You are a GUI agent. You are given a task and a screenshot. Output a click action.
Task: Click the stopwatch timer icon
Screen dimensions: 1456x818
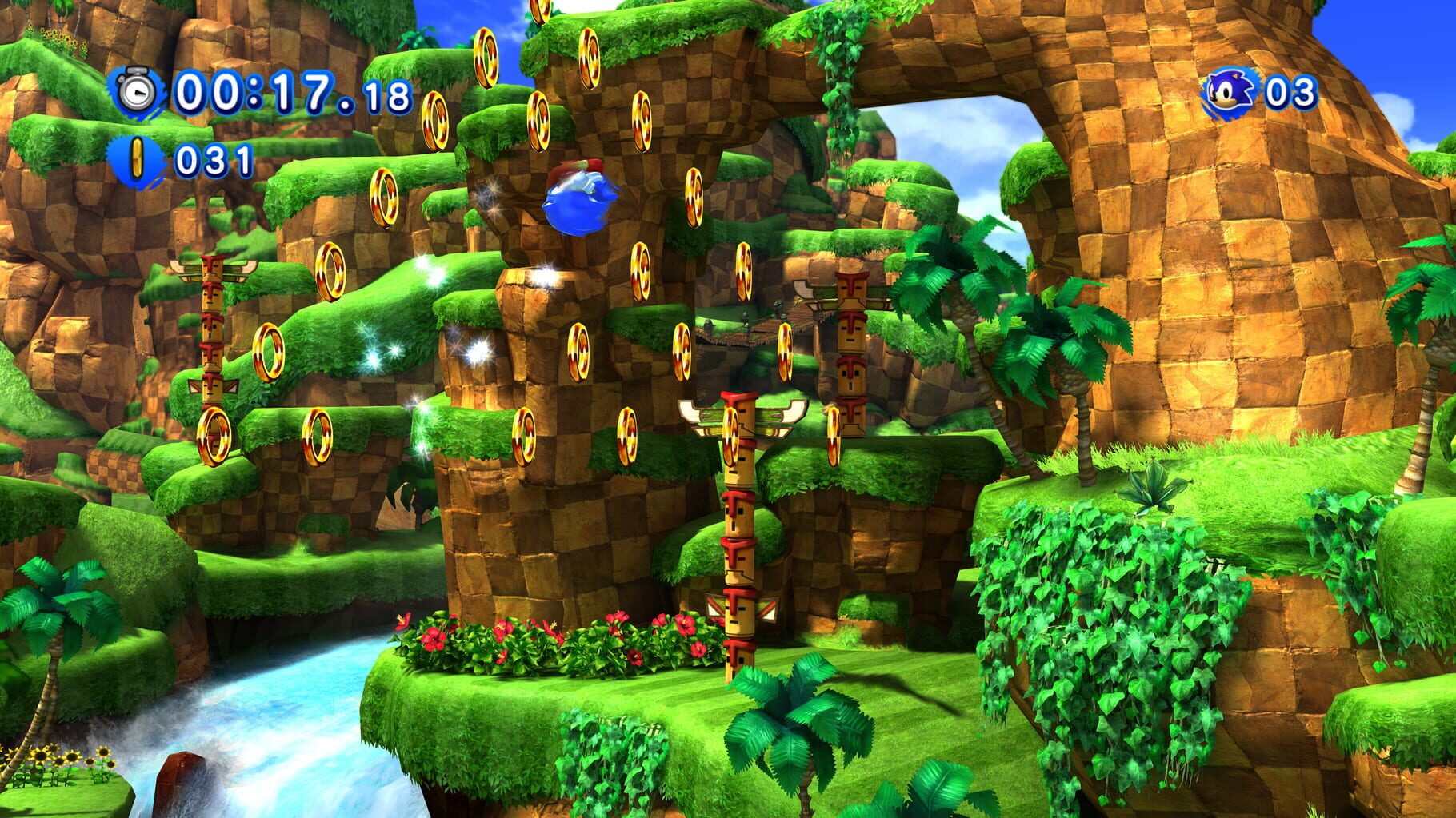[136, 90]
